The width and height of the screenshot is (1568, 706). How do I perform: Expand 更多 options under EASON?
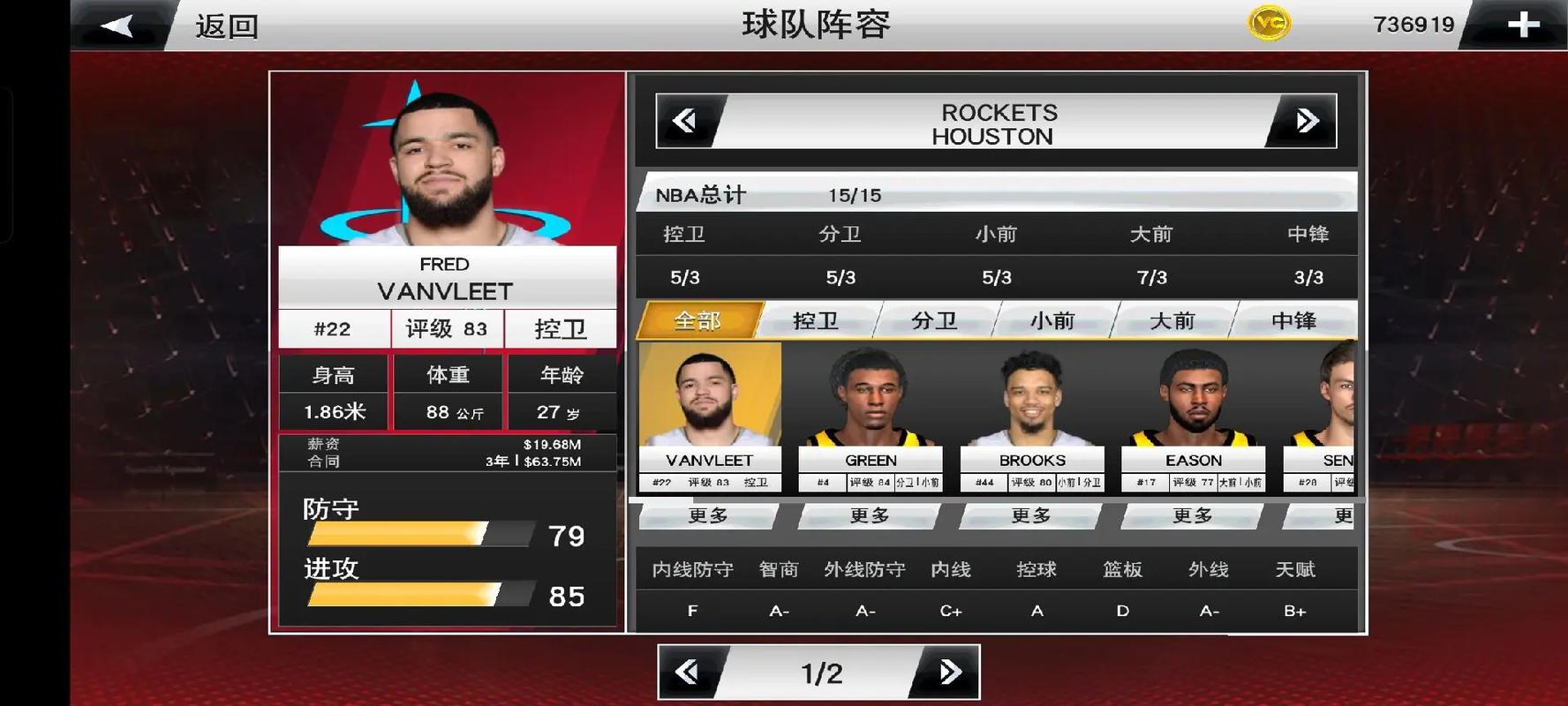coord(1194,516)
